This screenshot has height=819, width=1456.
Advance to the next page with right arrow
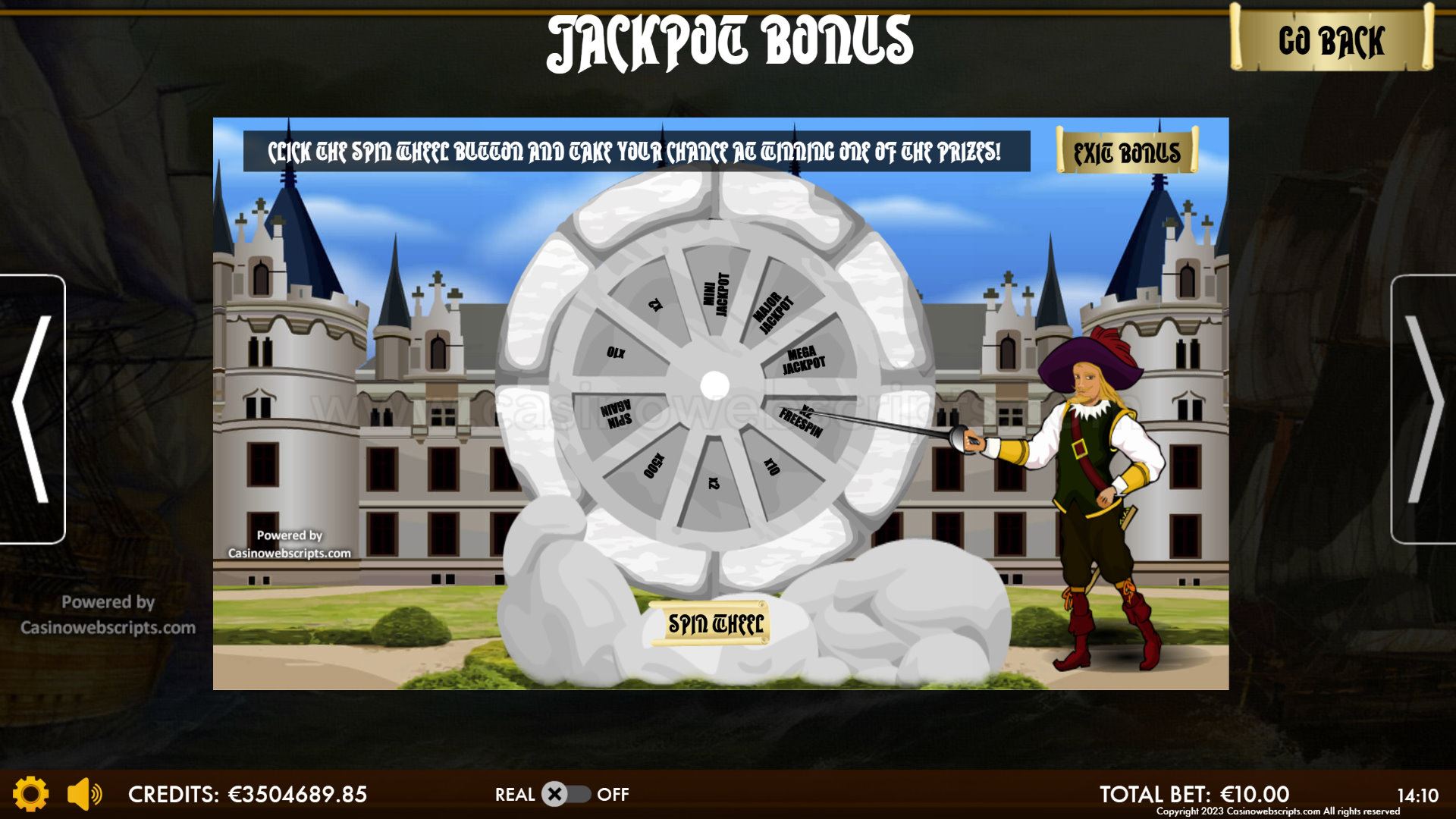[x=1423, y=409]
